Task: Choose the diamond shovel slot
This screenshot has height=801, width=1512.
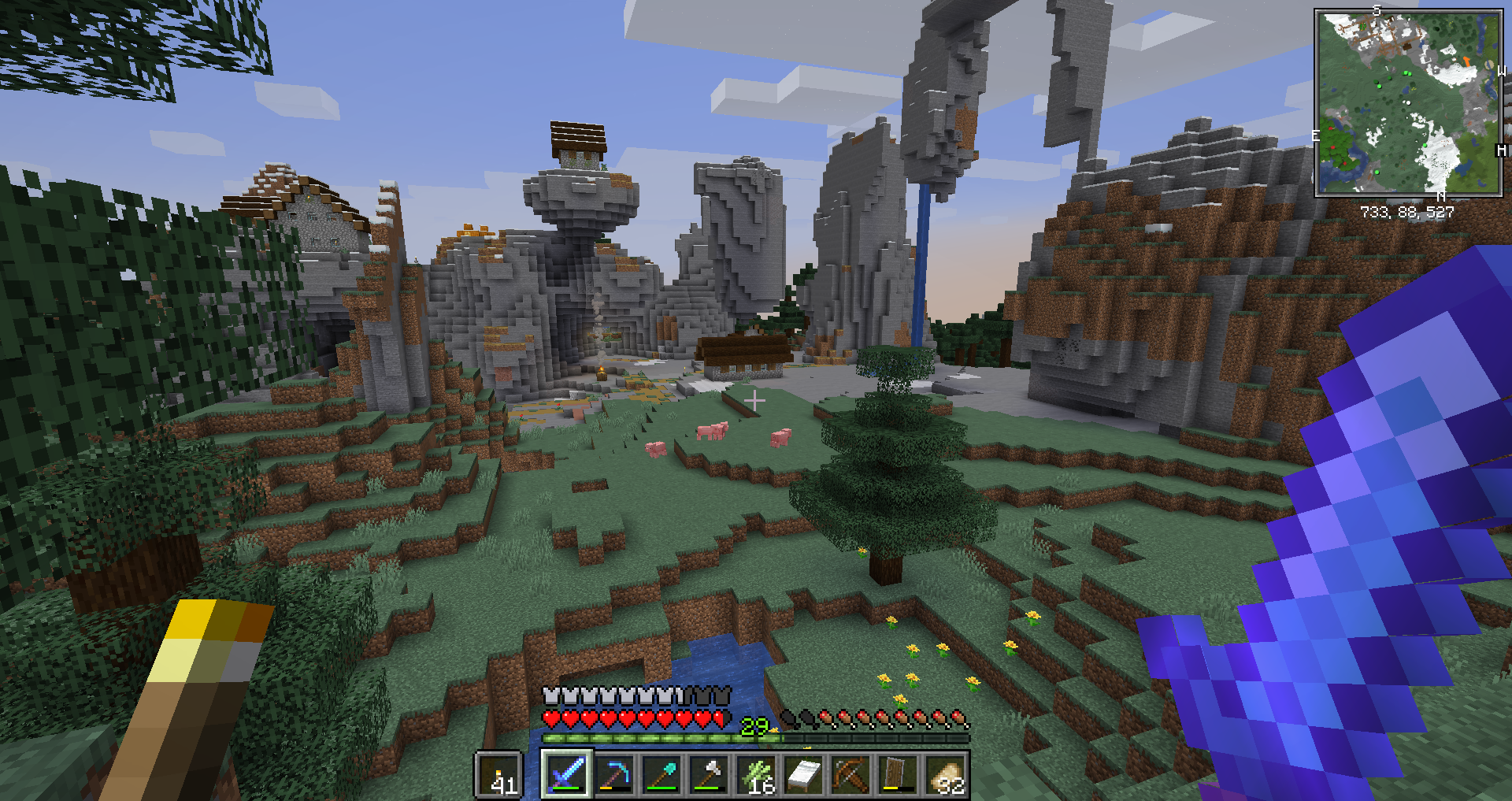Action: tap(661, 774)
